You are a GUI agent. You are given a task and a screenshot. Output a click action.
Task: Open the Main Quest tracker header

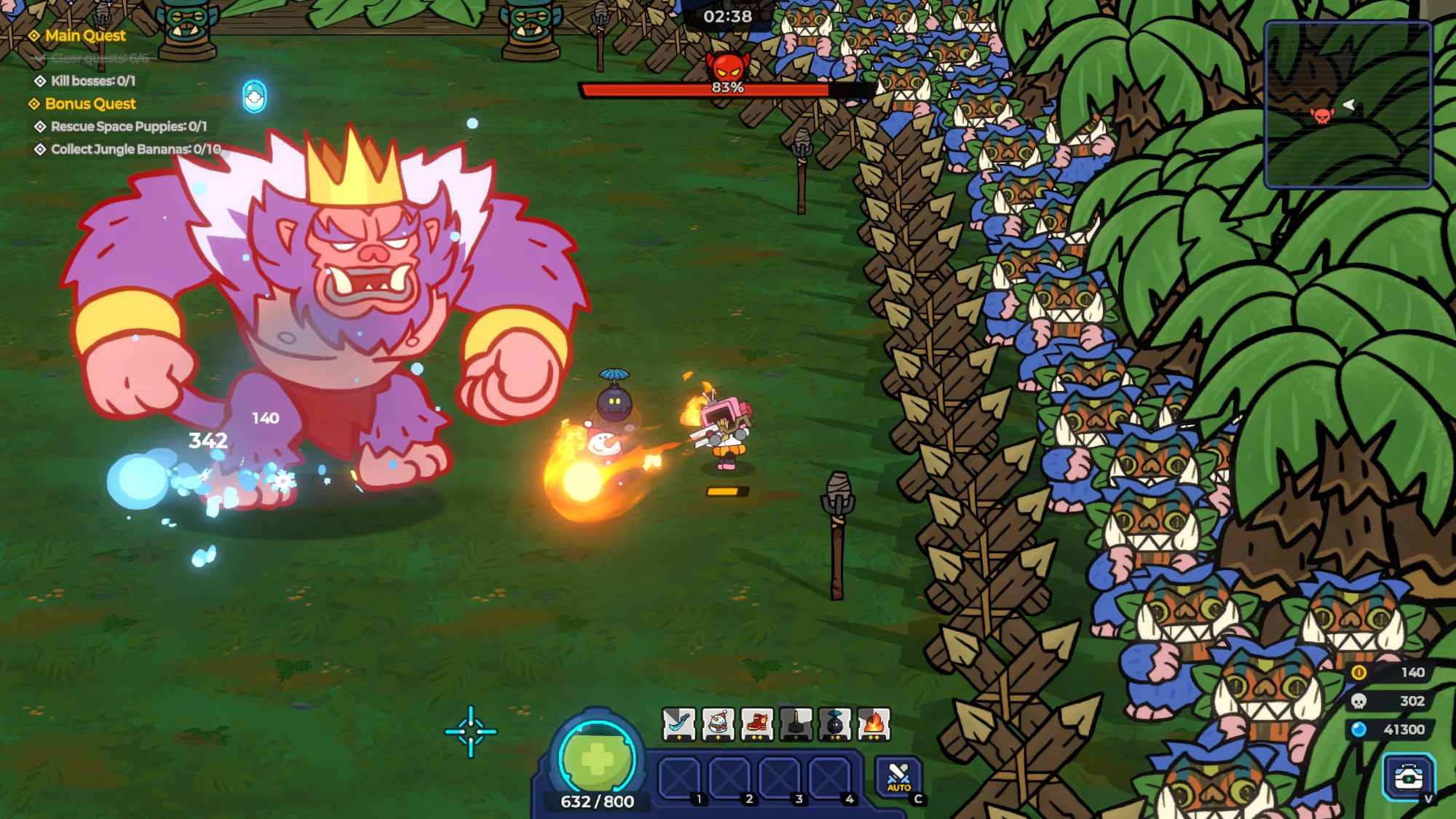click(x=84, y=36)
